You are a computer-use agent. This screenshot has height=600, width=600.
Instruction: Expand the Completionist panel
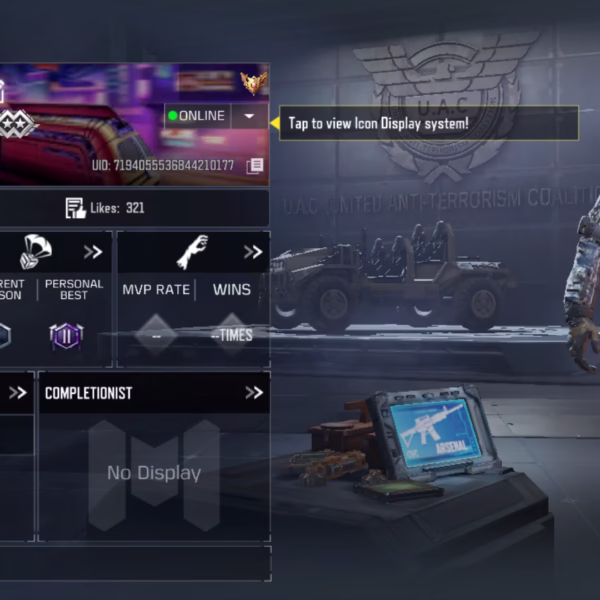point(253,393)
